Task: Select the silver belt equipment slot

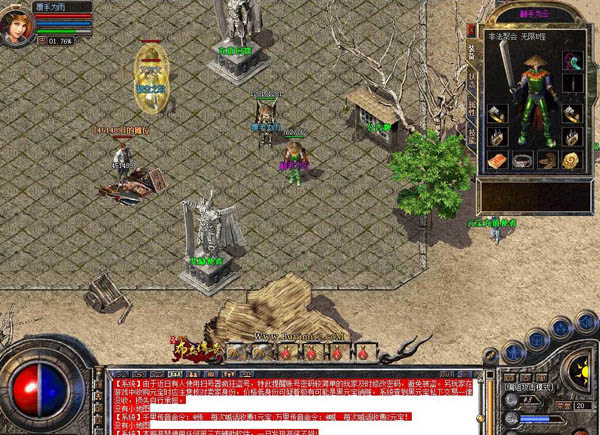Action: pos(522,160)
